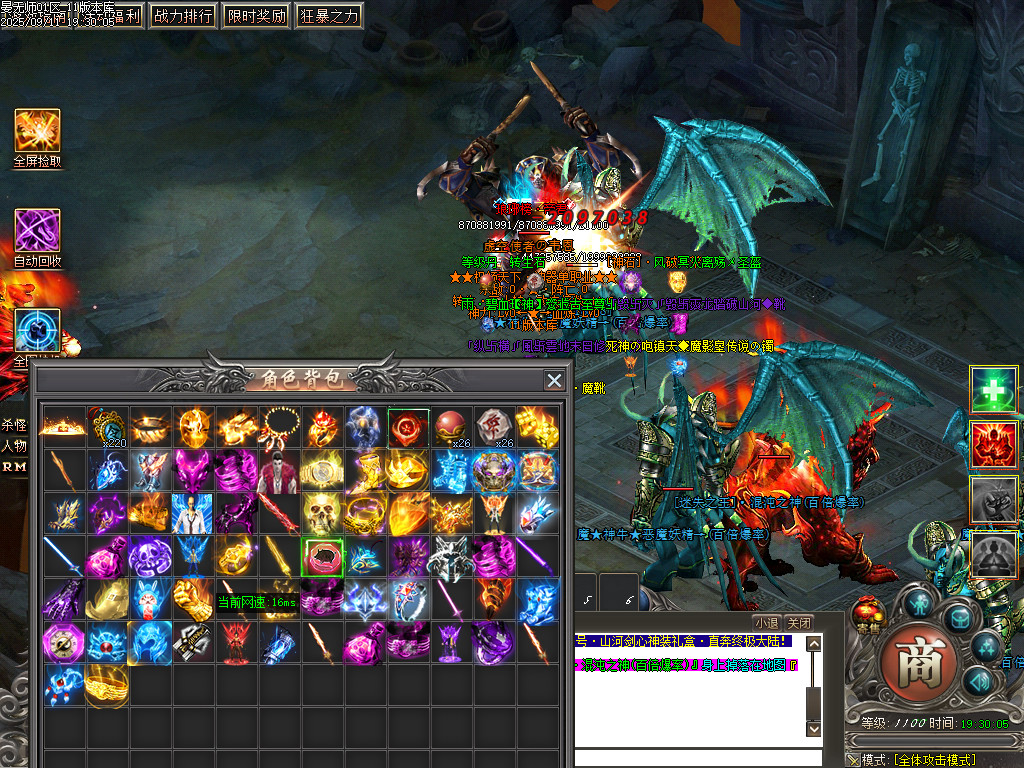Click the 小退 logout button
1024x768 pixels.
coord(765,621)
